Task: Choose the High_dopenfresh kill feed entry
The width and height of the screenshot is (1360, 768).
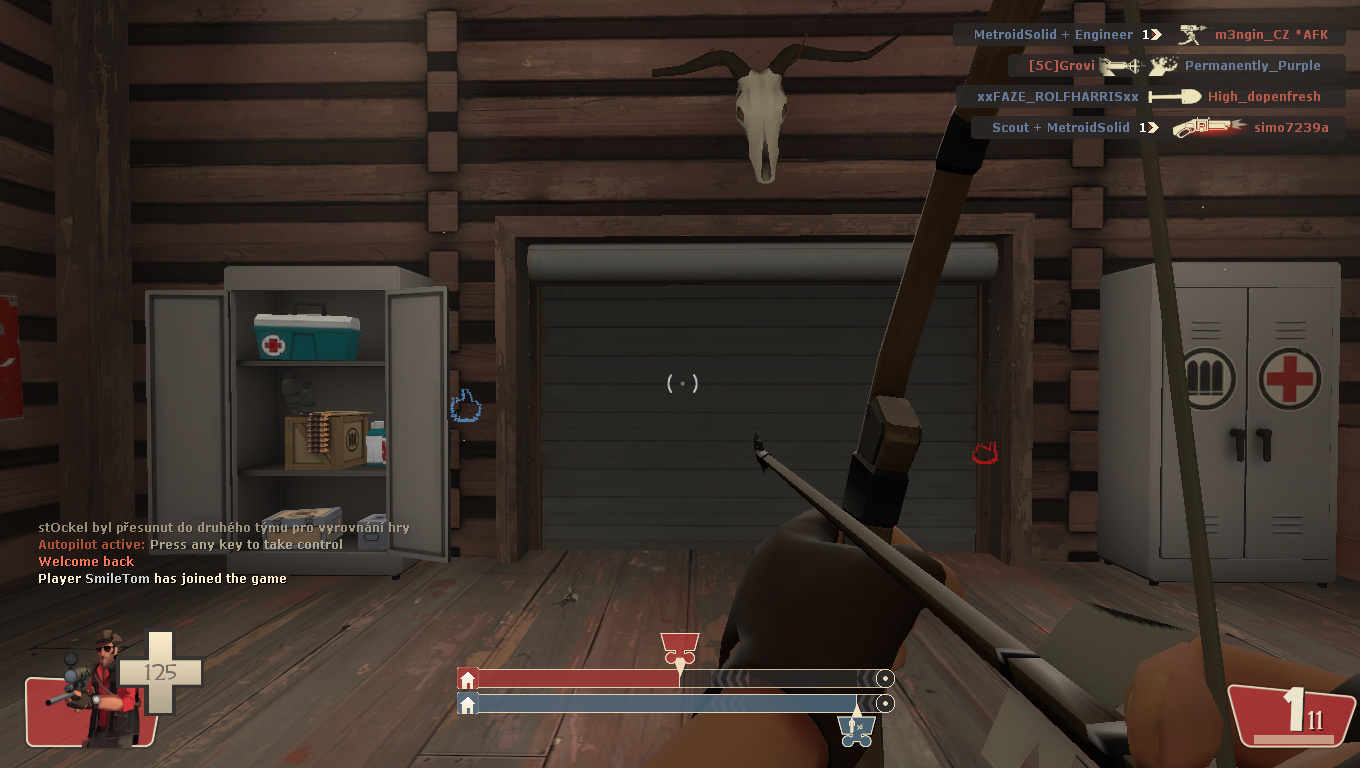Action: tap(1150, 97)
